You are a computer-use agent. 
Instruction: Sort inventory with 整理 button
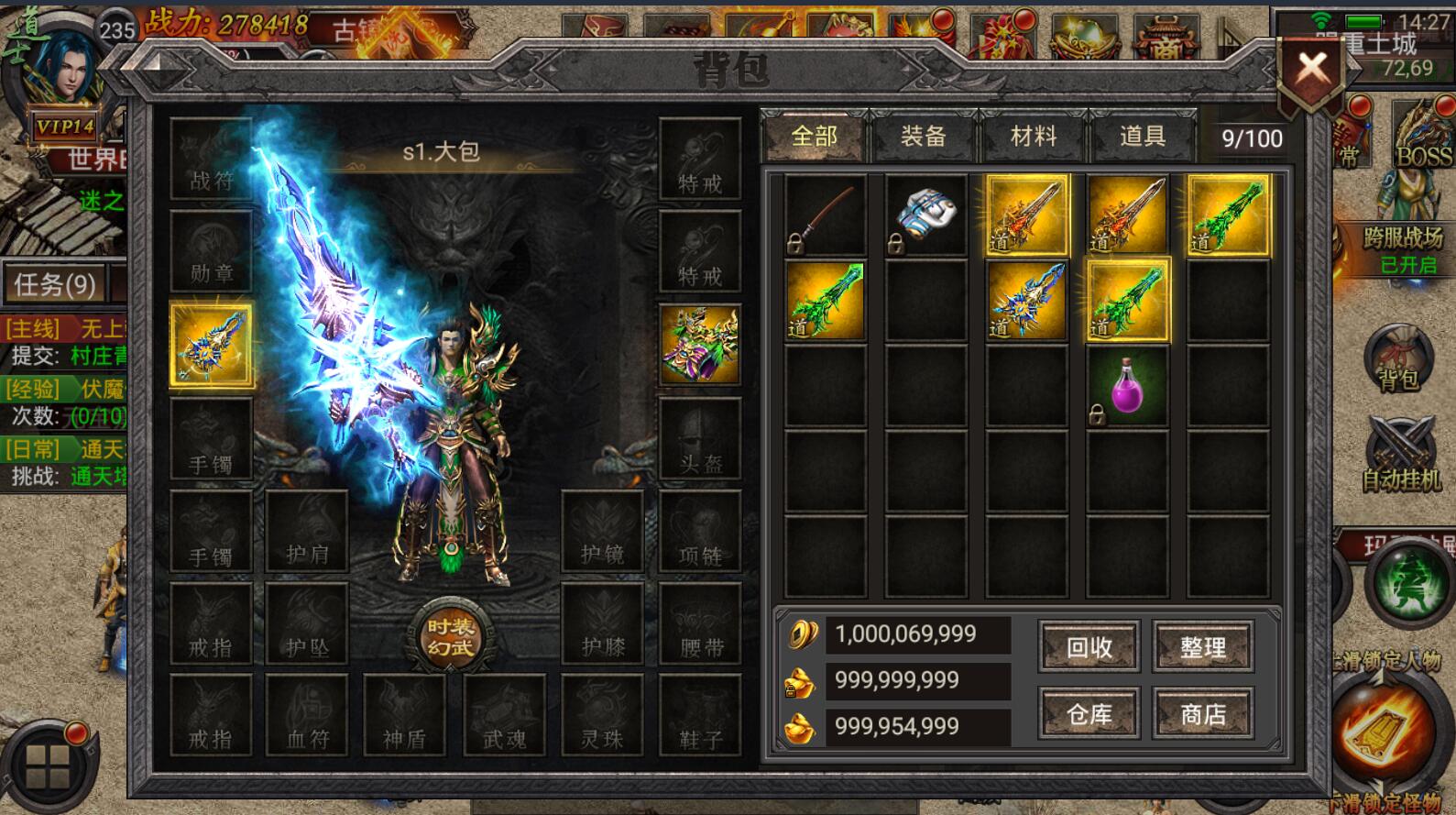tap(1203, 647)
